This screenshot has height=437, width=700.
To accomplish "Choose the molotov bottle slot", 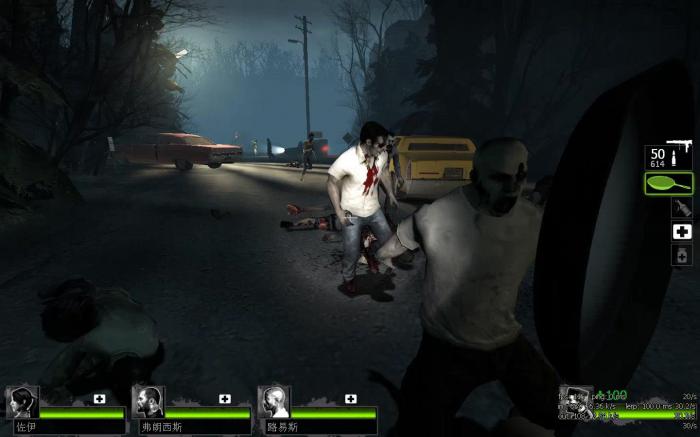I will point(681,207).
